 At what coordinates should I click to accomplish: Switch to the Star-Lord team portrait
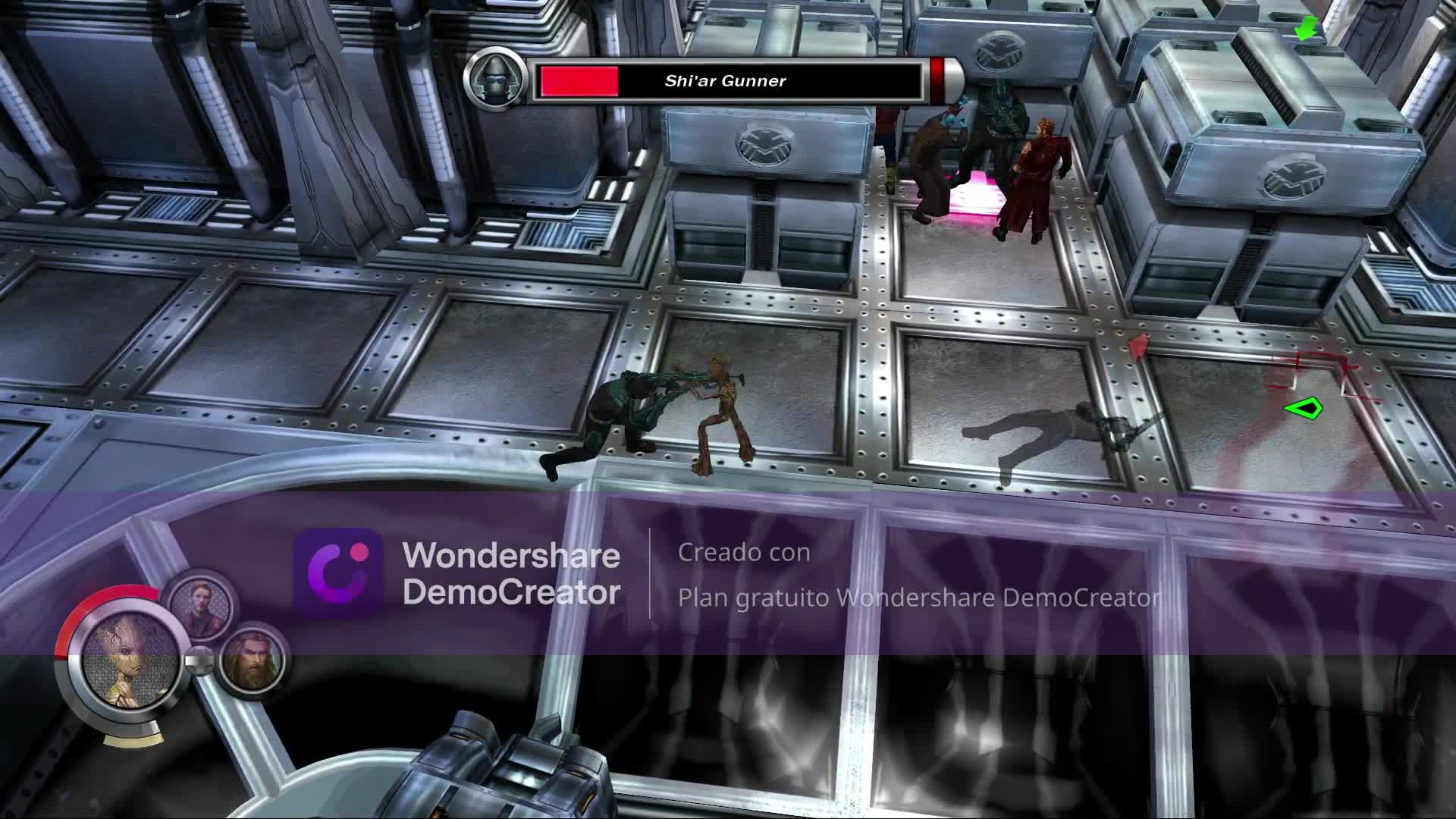tap(199, 607)
